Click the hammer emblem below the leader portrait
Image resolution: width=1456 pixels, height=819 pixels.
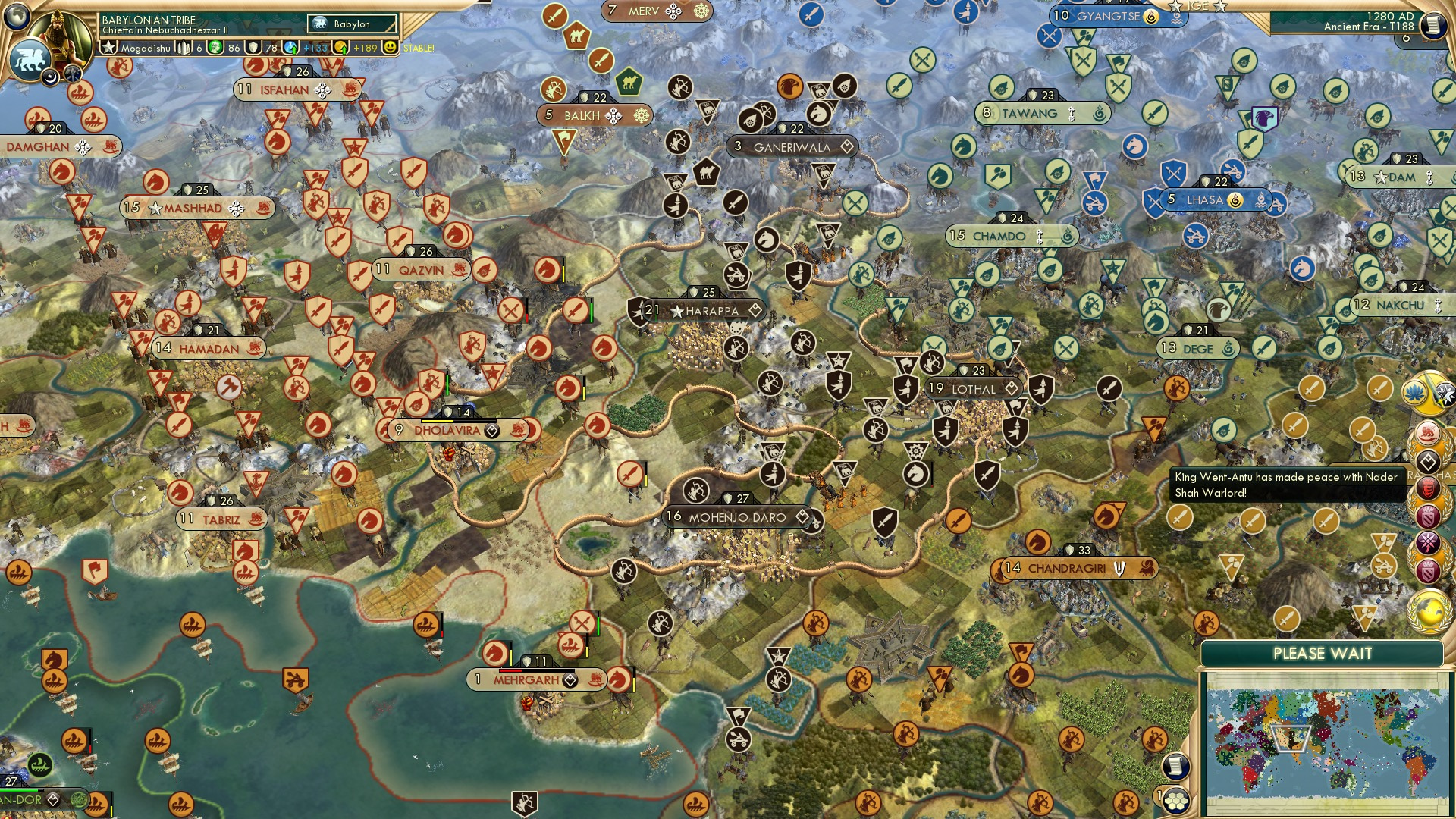pos(72,73)
